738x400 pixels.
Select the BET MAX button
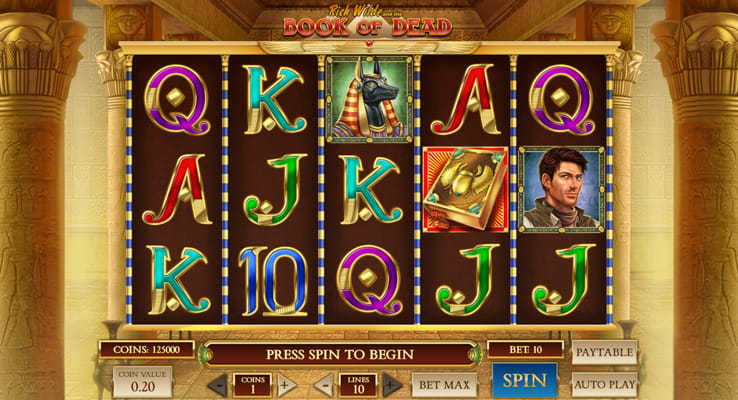(x=444, y=384)
